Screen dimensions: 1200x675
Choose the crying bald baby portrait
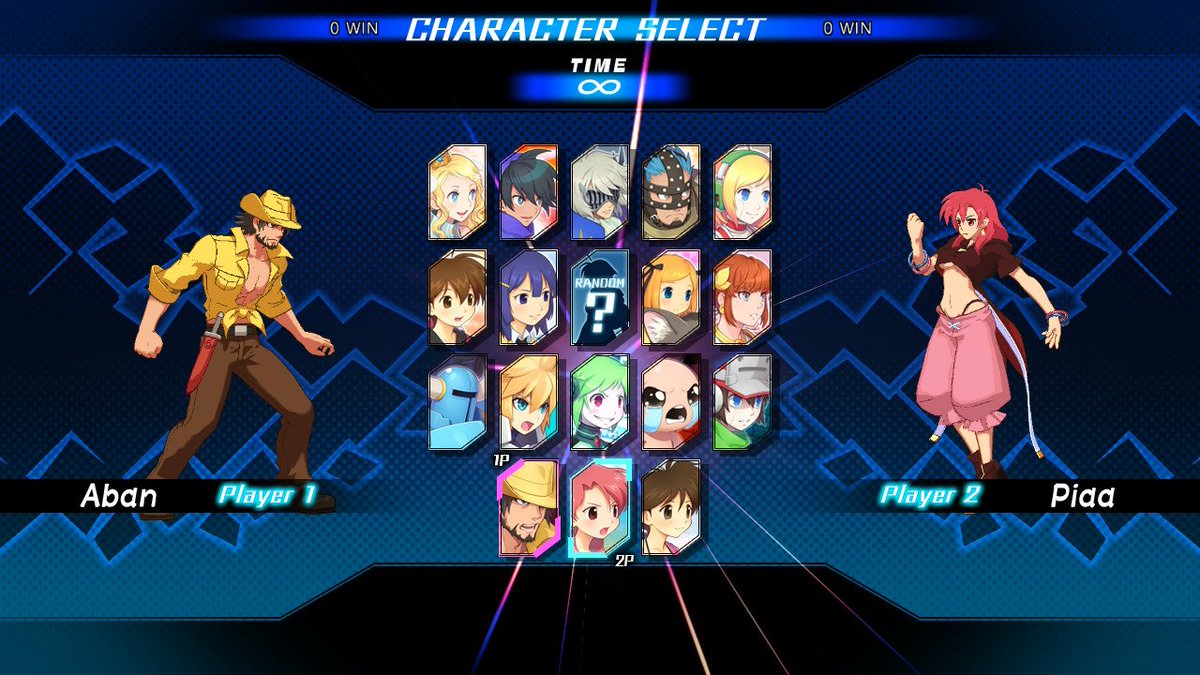pyautogui.click(x=671, y=402)
